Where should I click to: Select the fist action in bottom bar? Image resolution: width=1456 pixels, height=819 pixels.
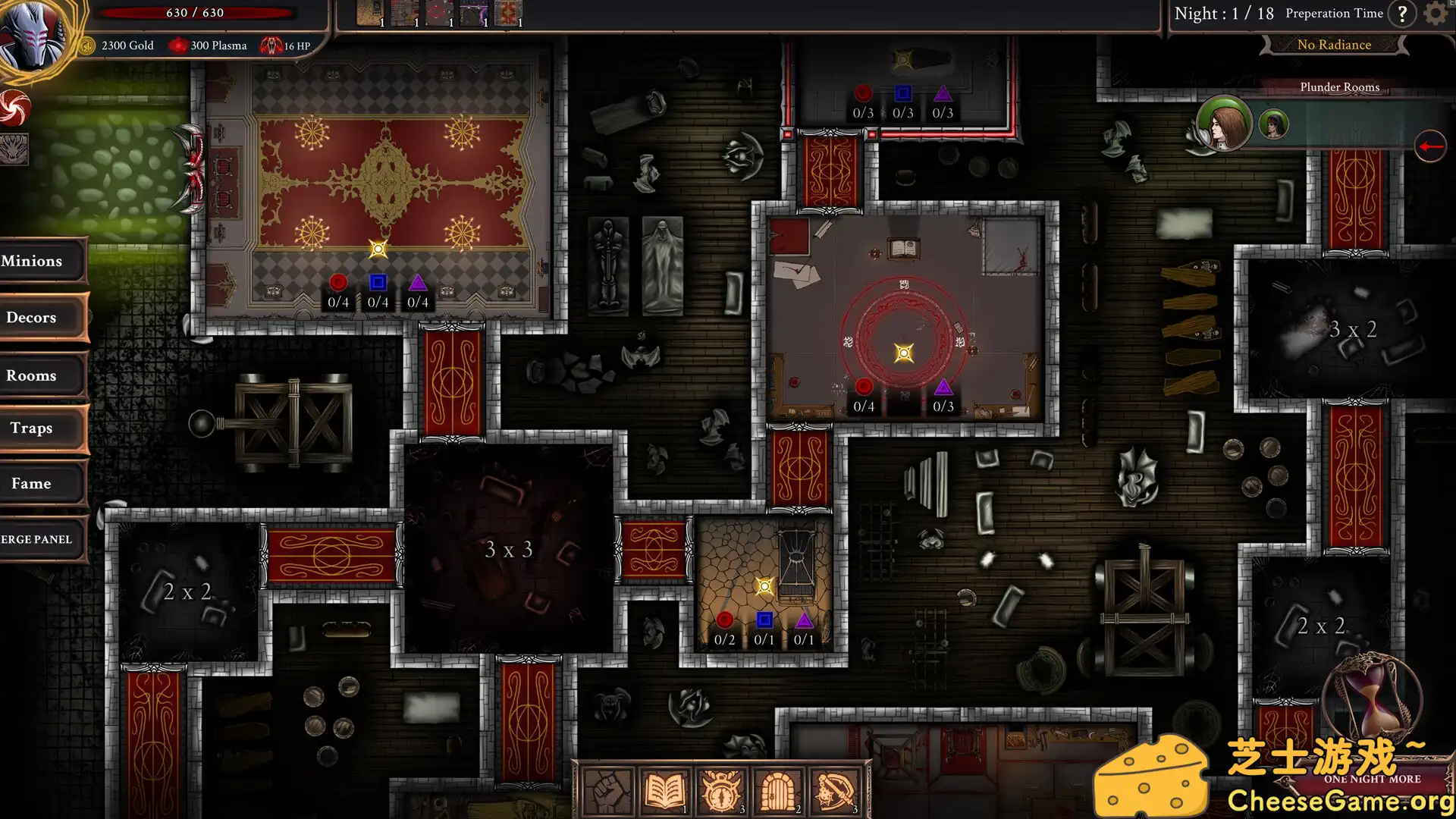coord(607,792)
